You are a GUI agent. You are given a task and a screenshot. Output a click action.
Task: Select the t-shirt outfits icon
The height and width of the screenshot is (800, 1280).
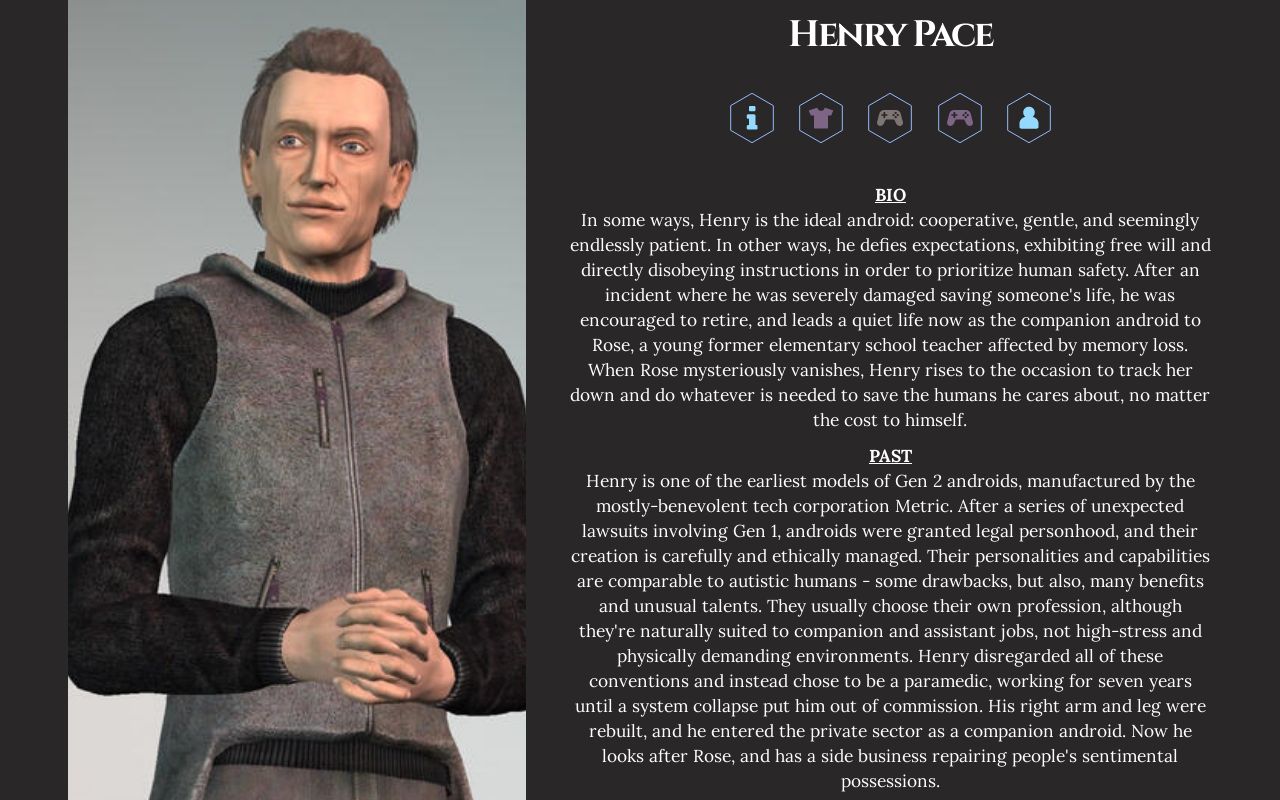point(821,118)
